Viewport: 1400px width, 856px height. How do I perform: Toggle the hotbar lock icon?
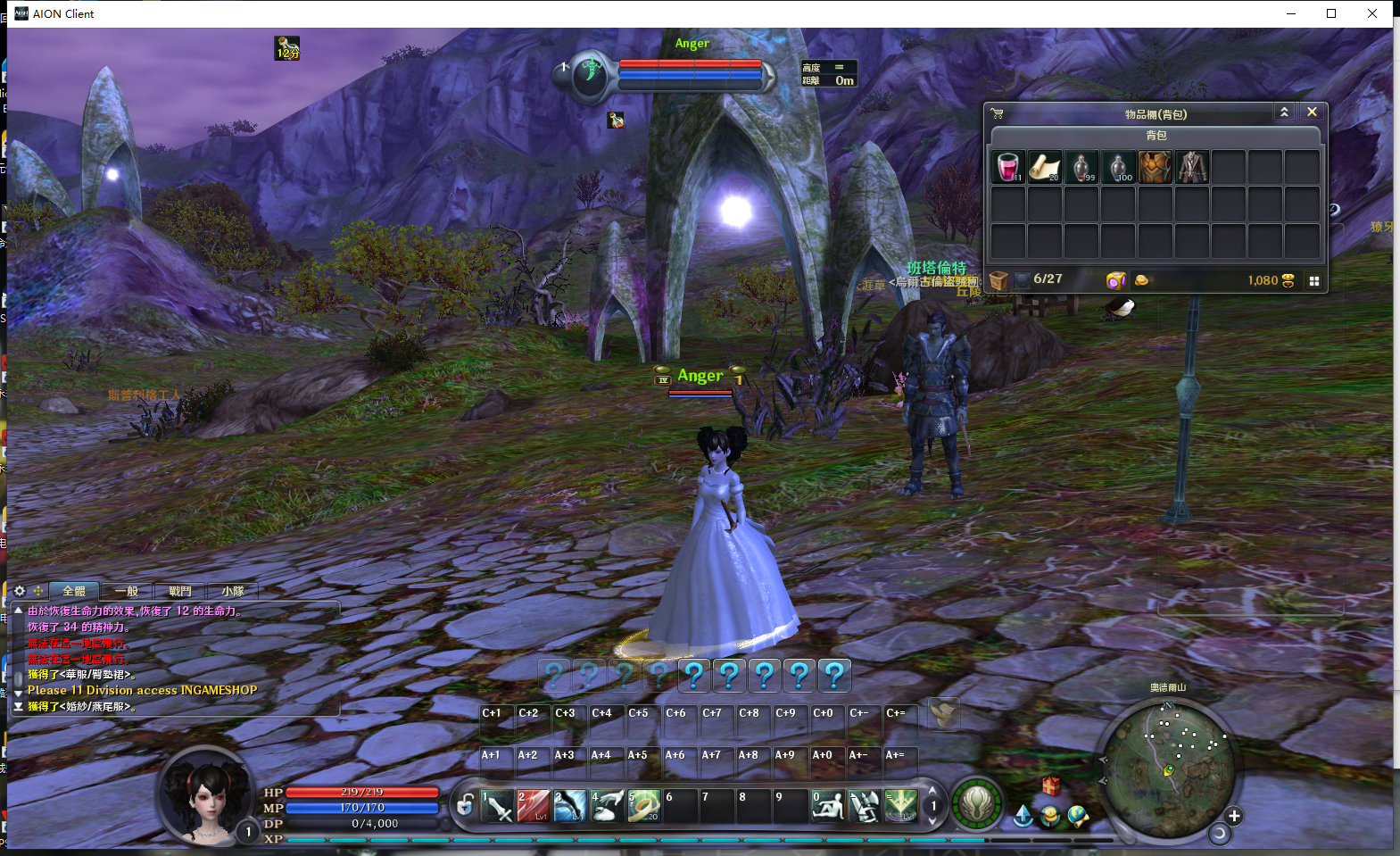tap(465, 805)
